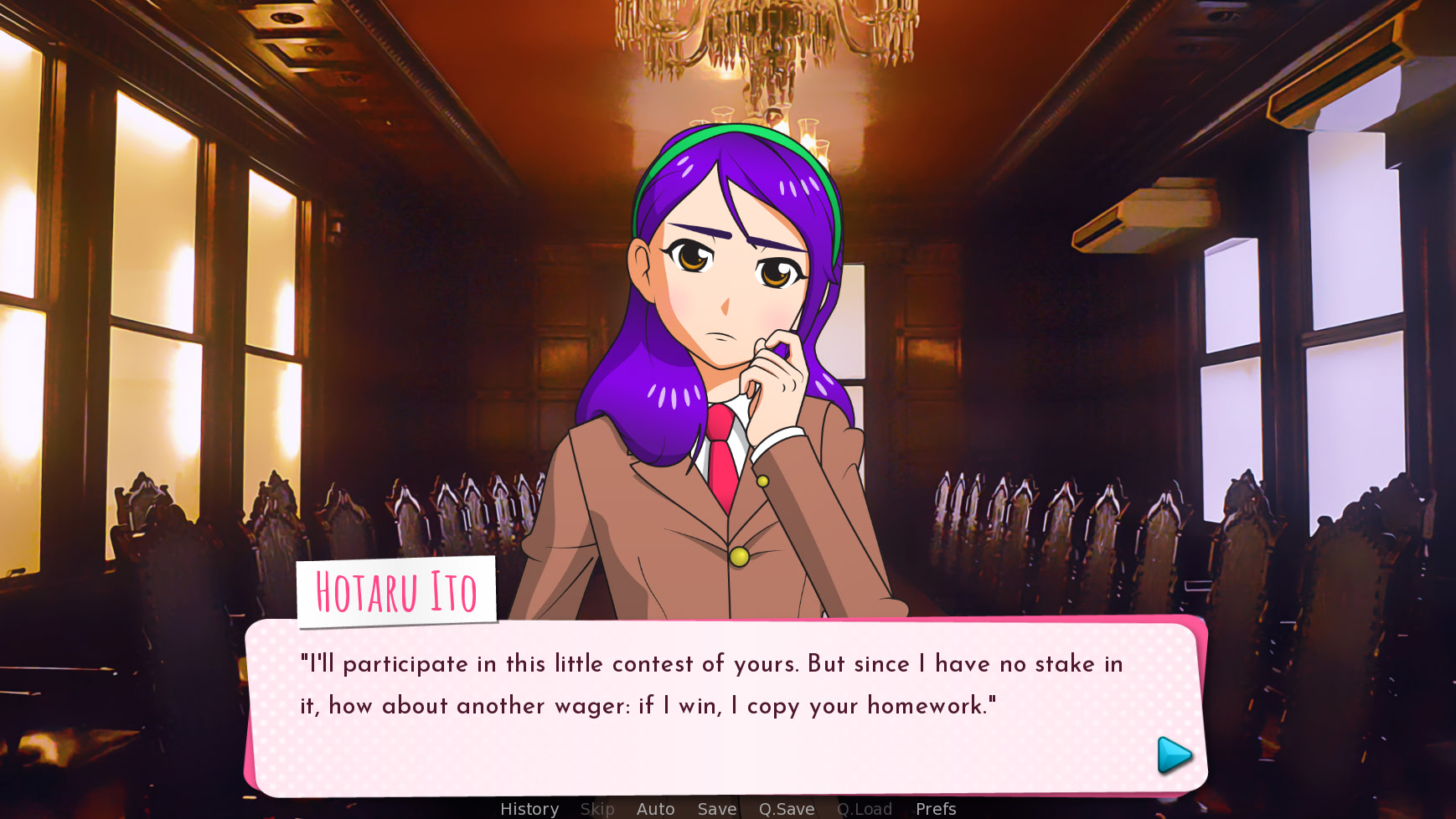The width and height of the screenshot is (1456, 819).
Task: Click Q.Load to load quick save
Action: (x=865, y=807)
